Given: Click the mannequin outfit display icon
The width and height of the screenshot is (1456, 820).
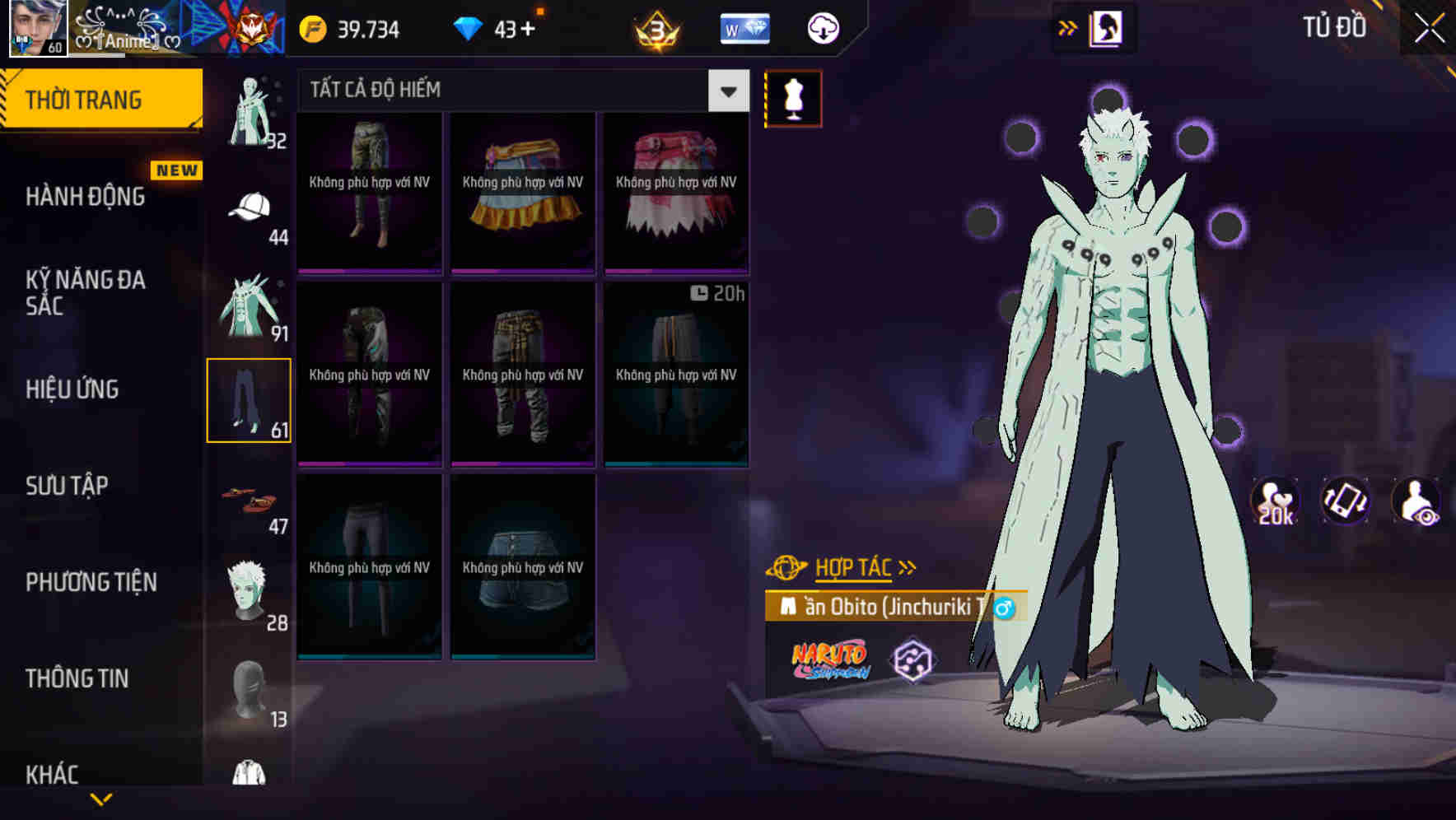Looking at the screenshot, I should (793, 97).
